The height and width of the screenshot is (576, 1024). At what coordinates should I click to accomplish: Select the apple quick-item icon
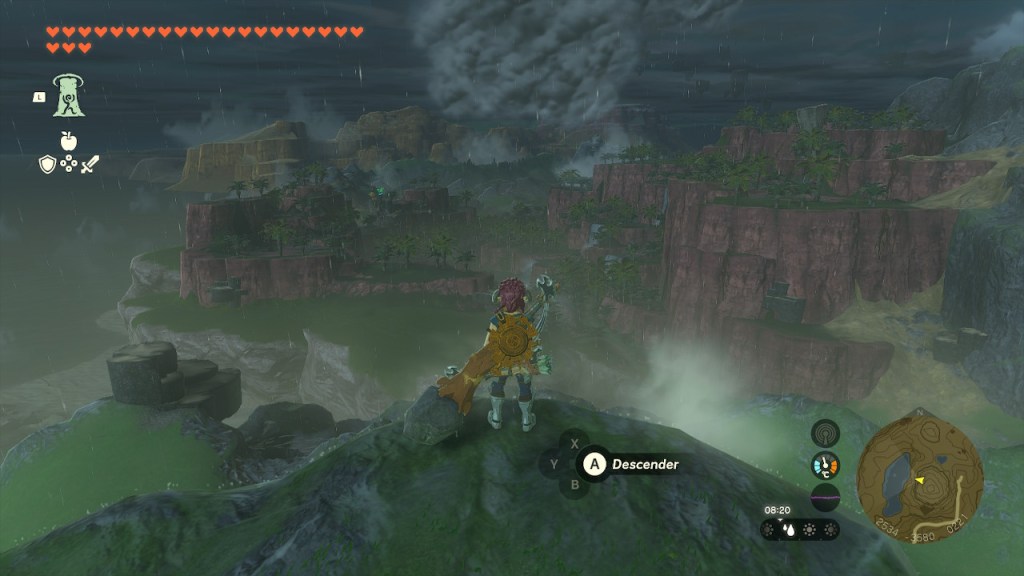pos(69,142)
